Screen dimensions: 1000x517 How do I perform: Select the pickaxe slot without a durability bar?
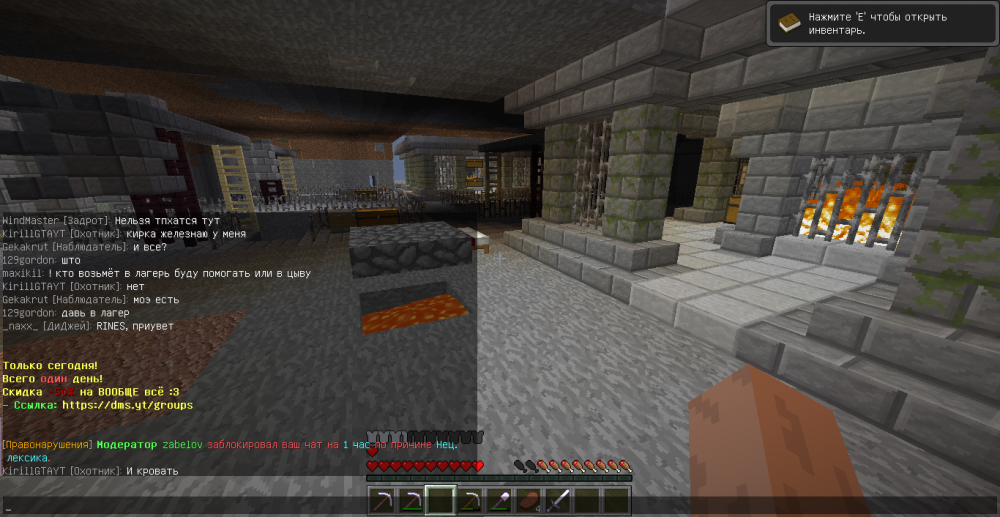point(380,501)
